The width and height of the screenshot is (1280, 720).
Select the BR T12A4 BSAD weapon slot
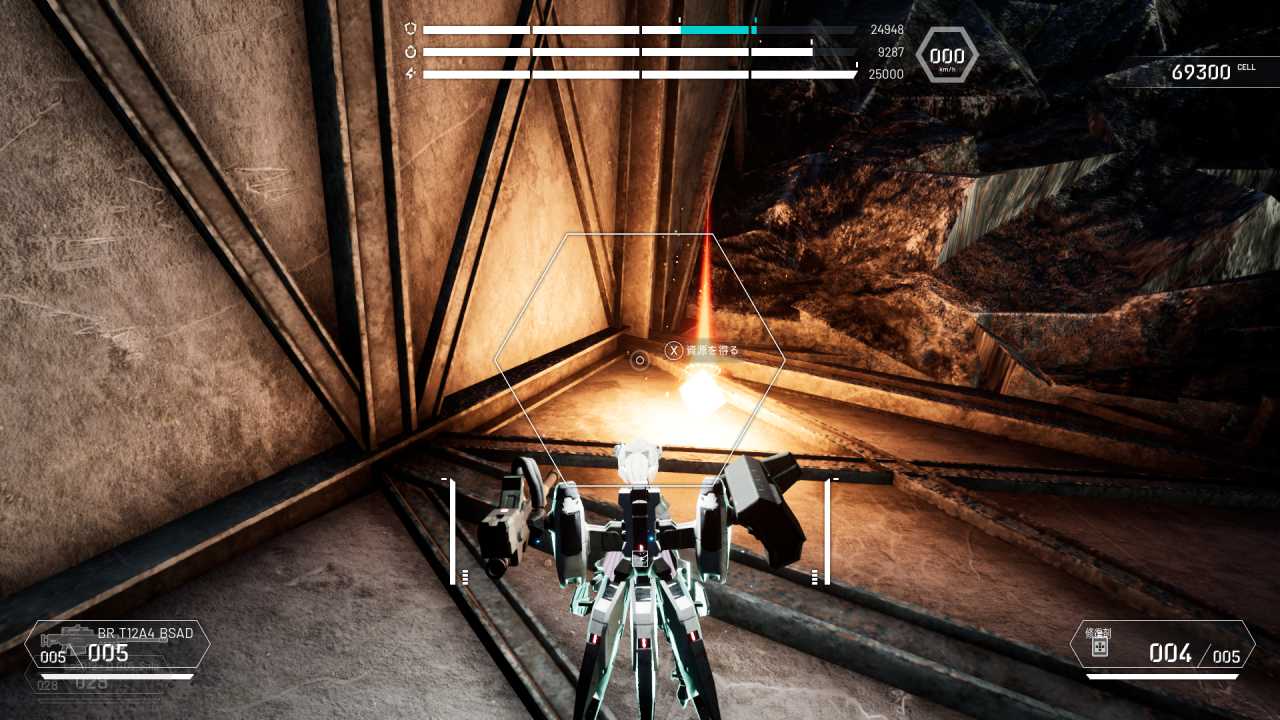[118, 644]
